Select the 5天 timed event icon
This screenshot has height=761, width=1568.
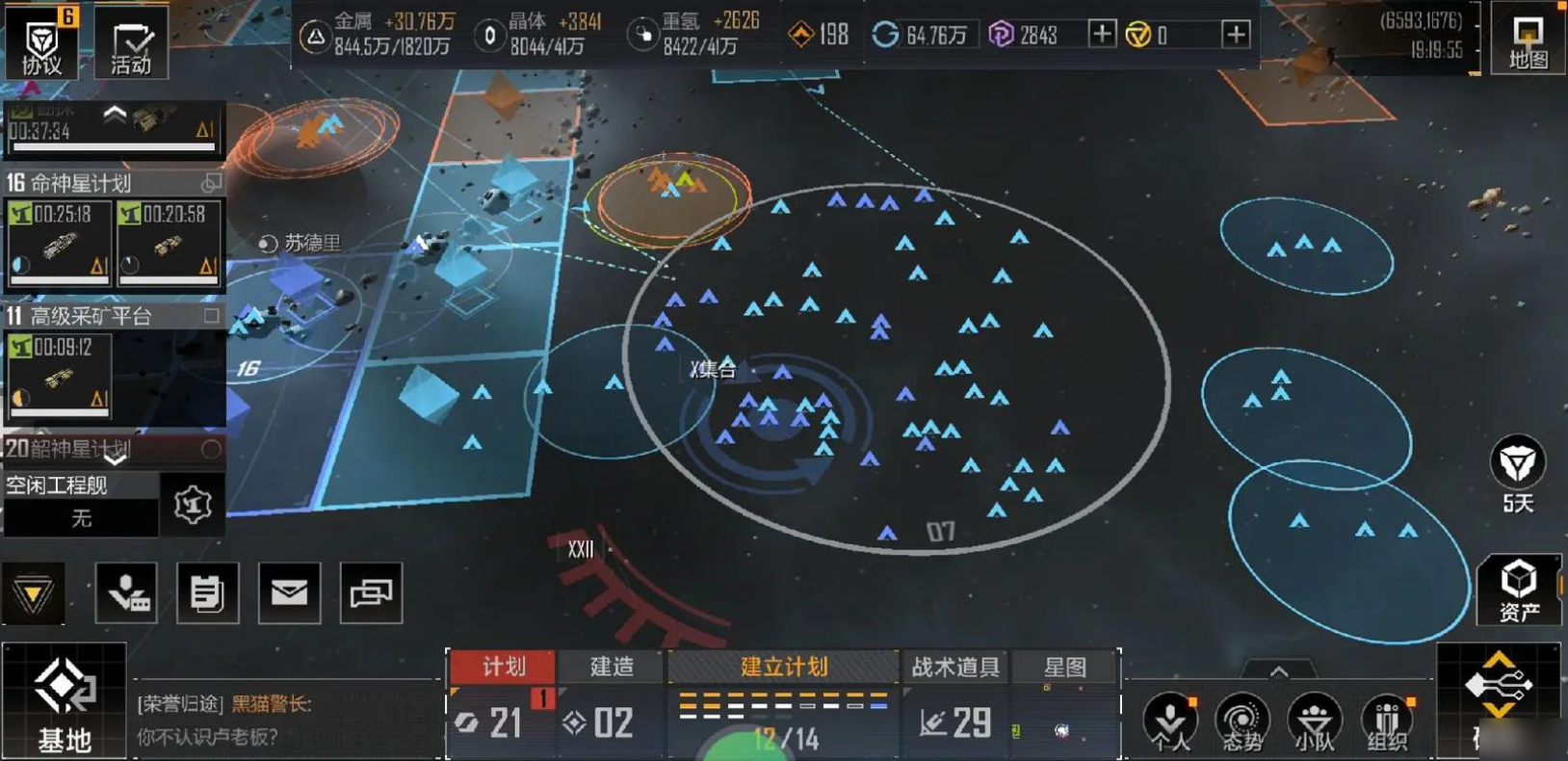click(x=1517, y=473)
